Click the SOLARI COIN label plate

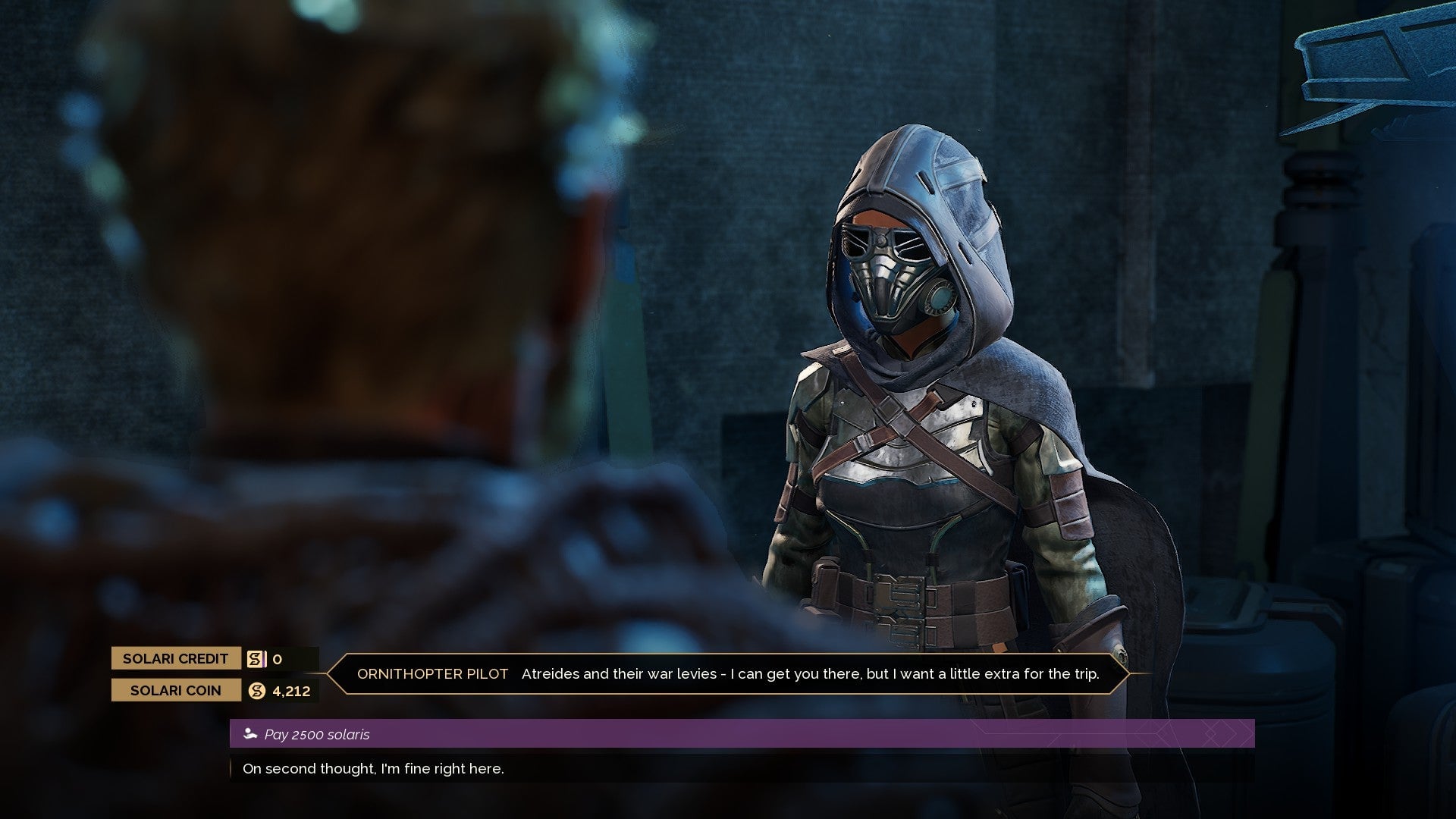pos(176,691)
